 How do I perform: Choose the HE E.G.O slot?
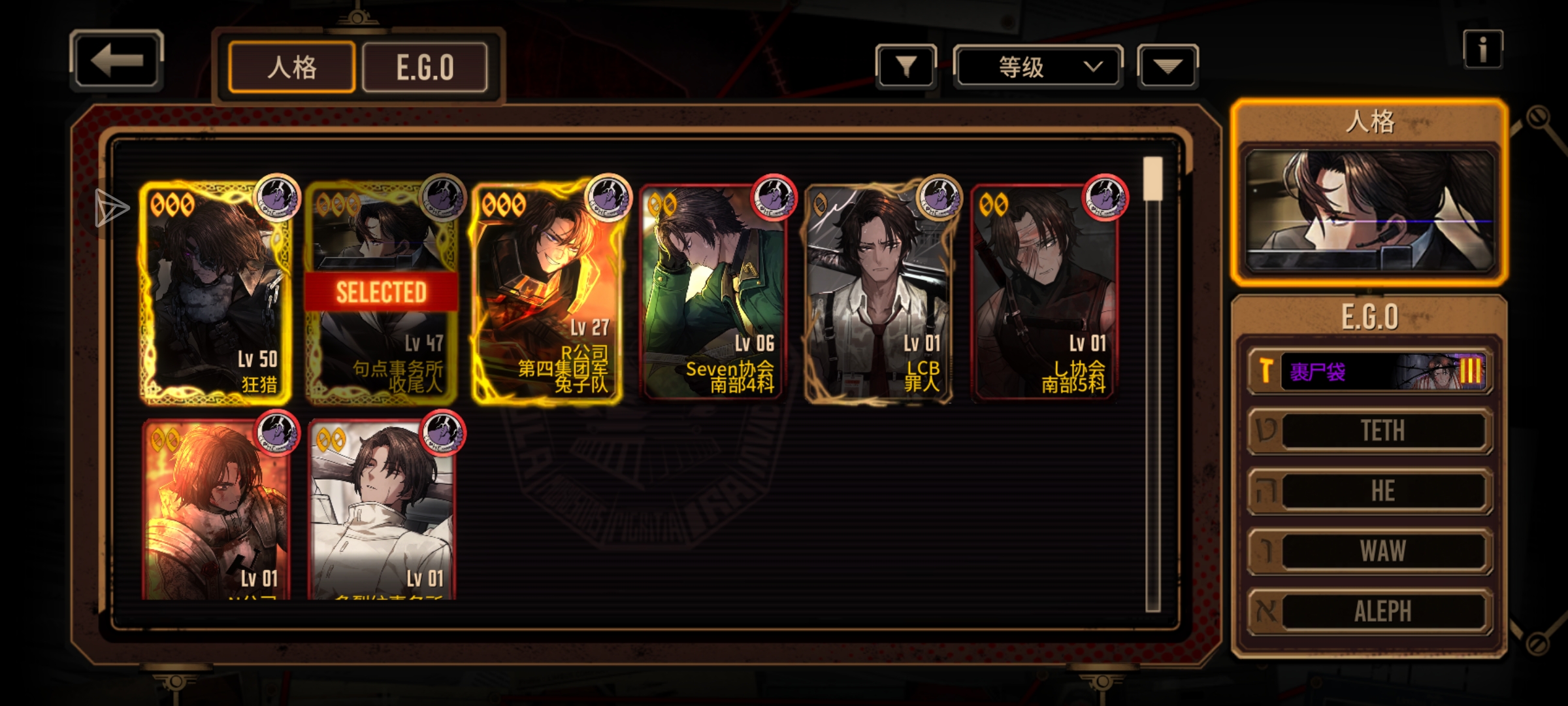1370,491
